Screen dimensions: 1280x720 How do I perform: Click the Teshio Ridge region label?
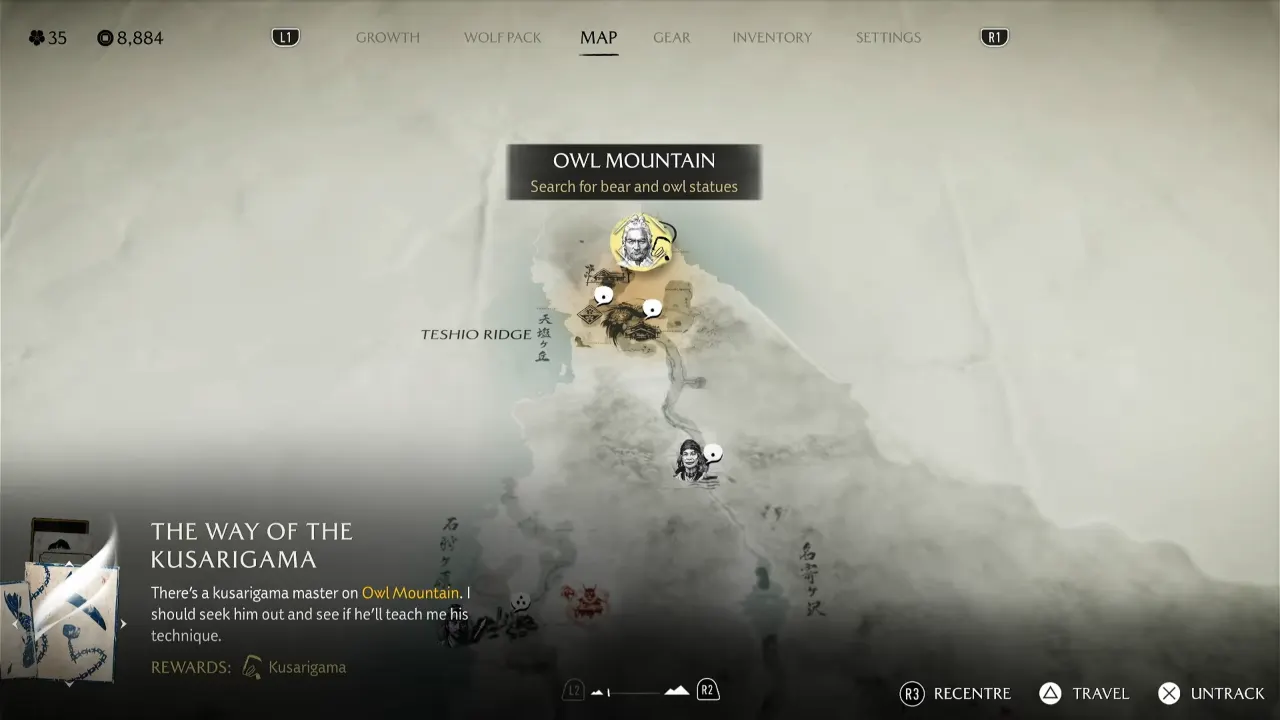(476, 334)
